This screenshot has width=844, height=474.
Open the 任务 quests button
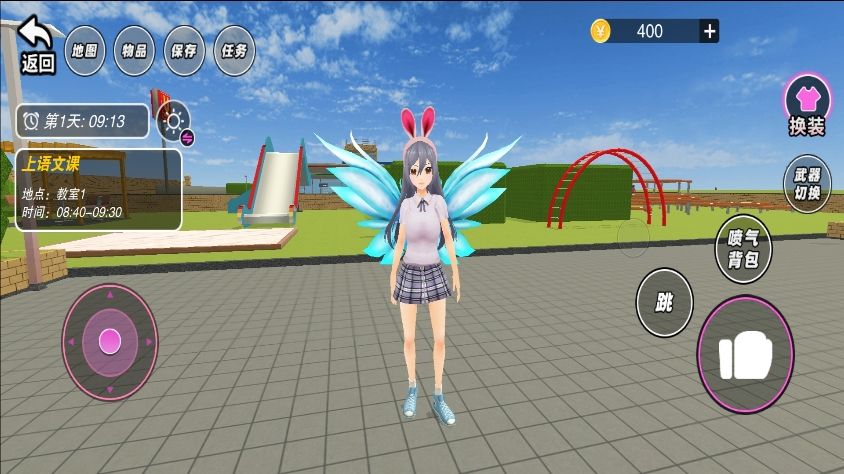[234, 50]
